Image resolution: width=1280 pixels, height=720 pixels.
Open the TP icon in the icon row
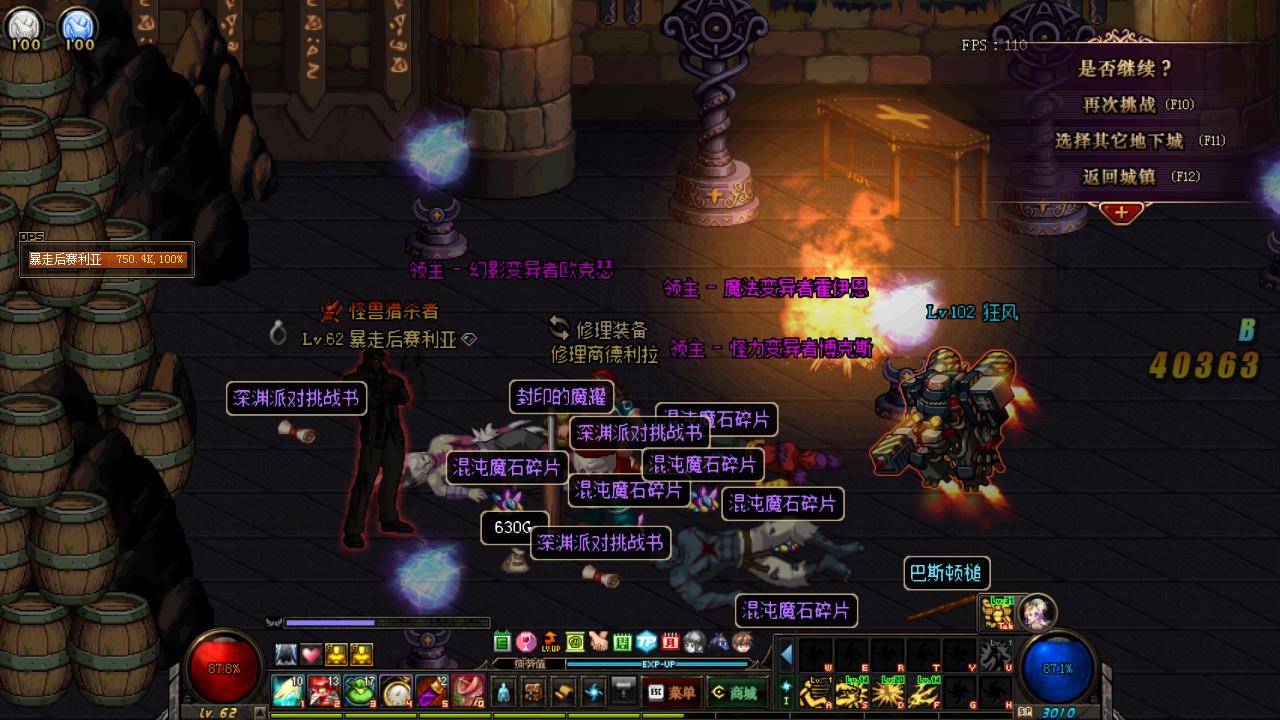[x=646, y=642]
